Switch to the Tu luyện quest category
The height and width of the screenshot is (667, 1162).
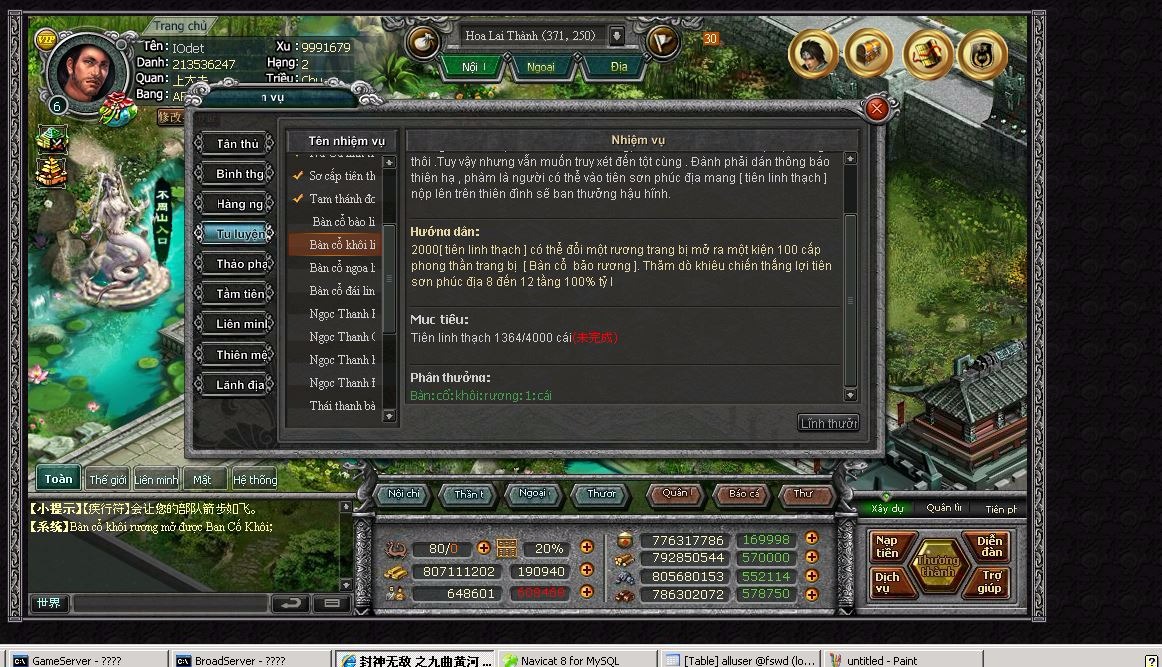click(239, 234)
